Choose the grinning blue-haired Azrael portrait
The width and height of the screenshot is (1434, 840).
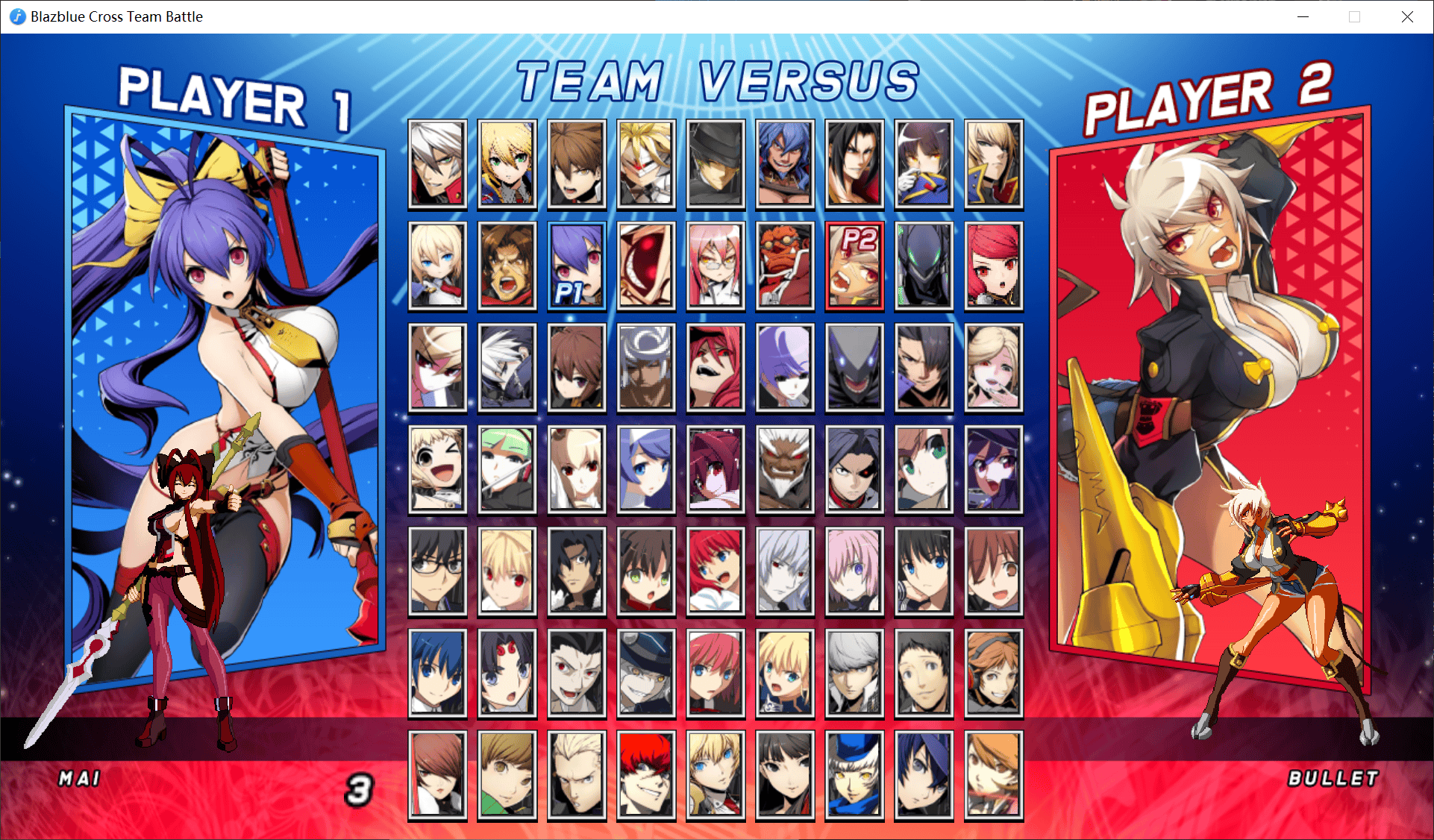pos(785,163)
